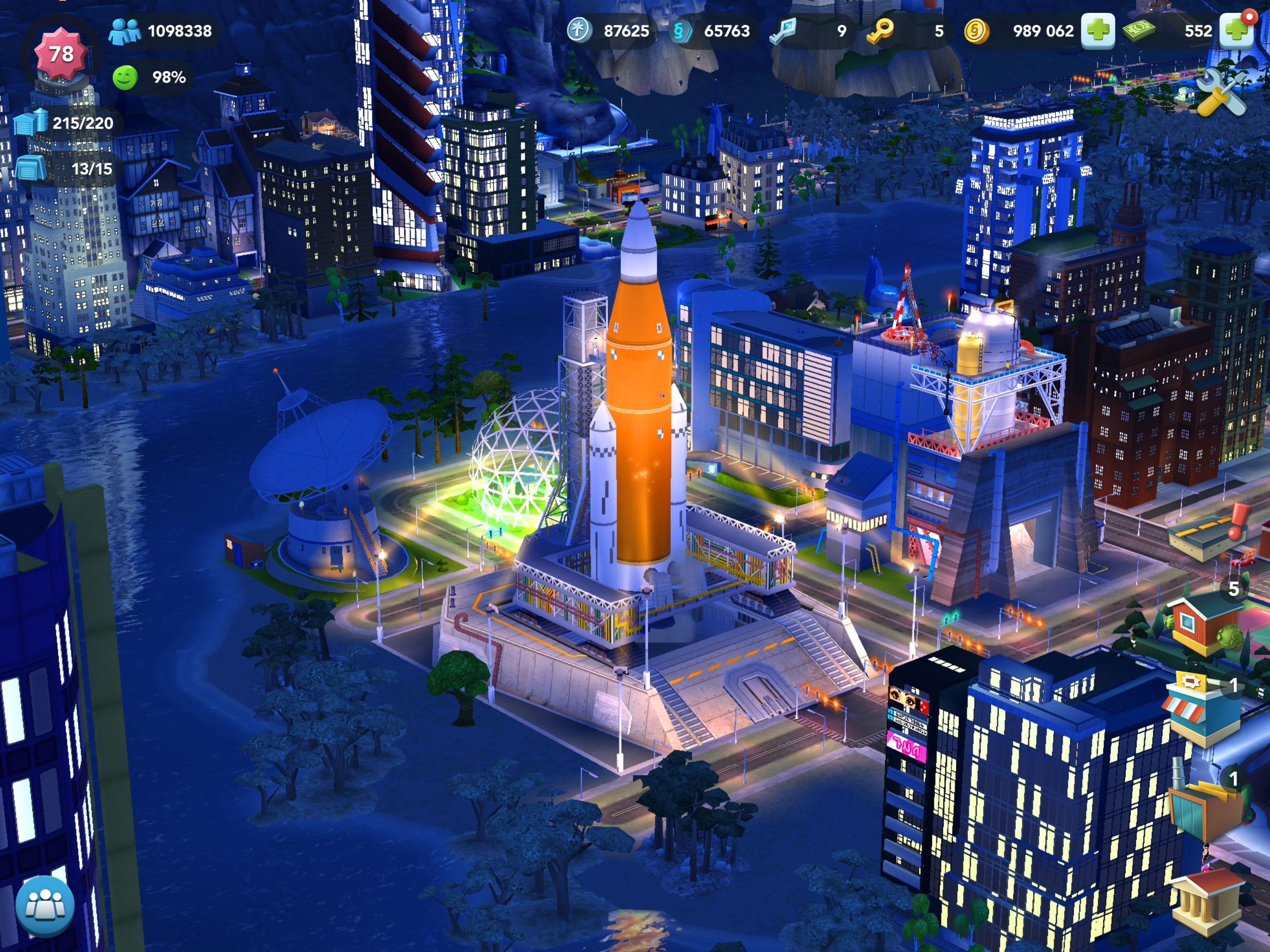Tap the palm tree regional currency

coord(609,31)
